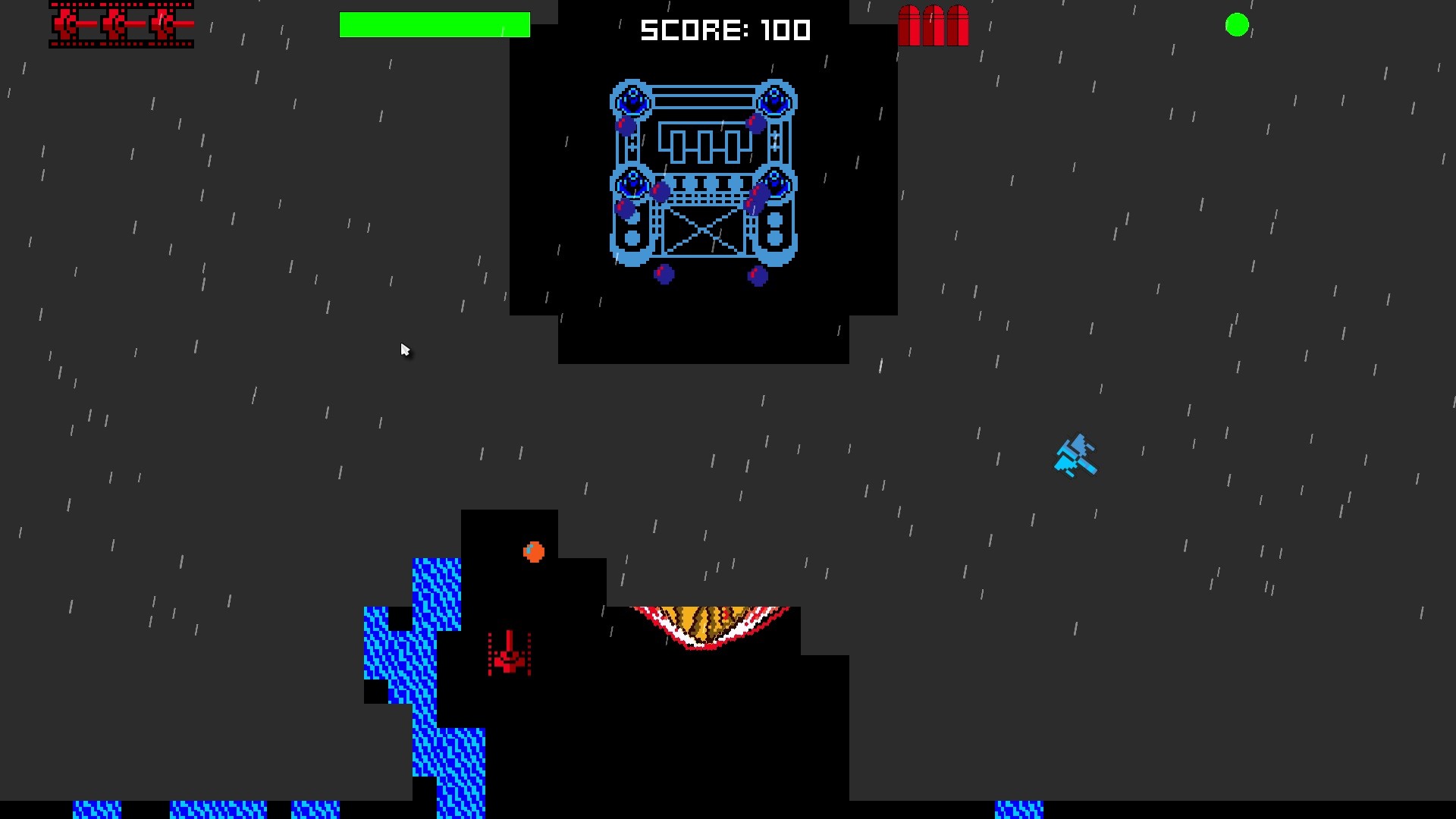Click the first red bullet ammo icon
The width and height of the screenshot is (1456, 819).
click(908, 27)
